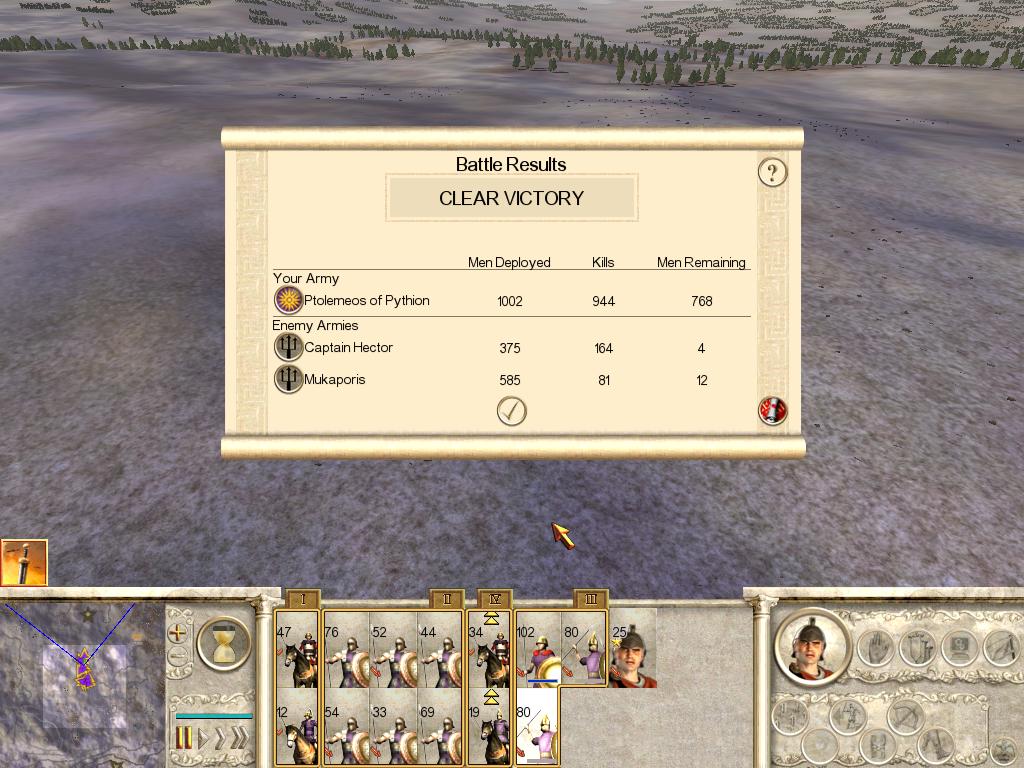Screen dimensions: 1024x768
Task: Select the cavalry unit card with 47 men
Action: click(297, 650)
